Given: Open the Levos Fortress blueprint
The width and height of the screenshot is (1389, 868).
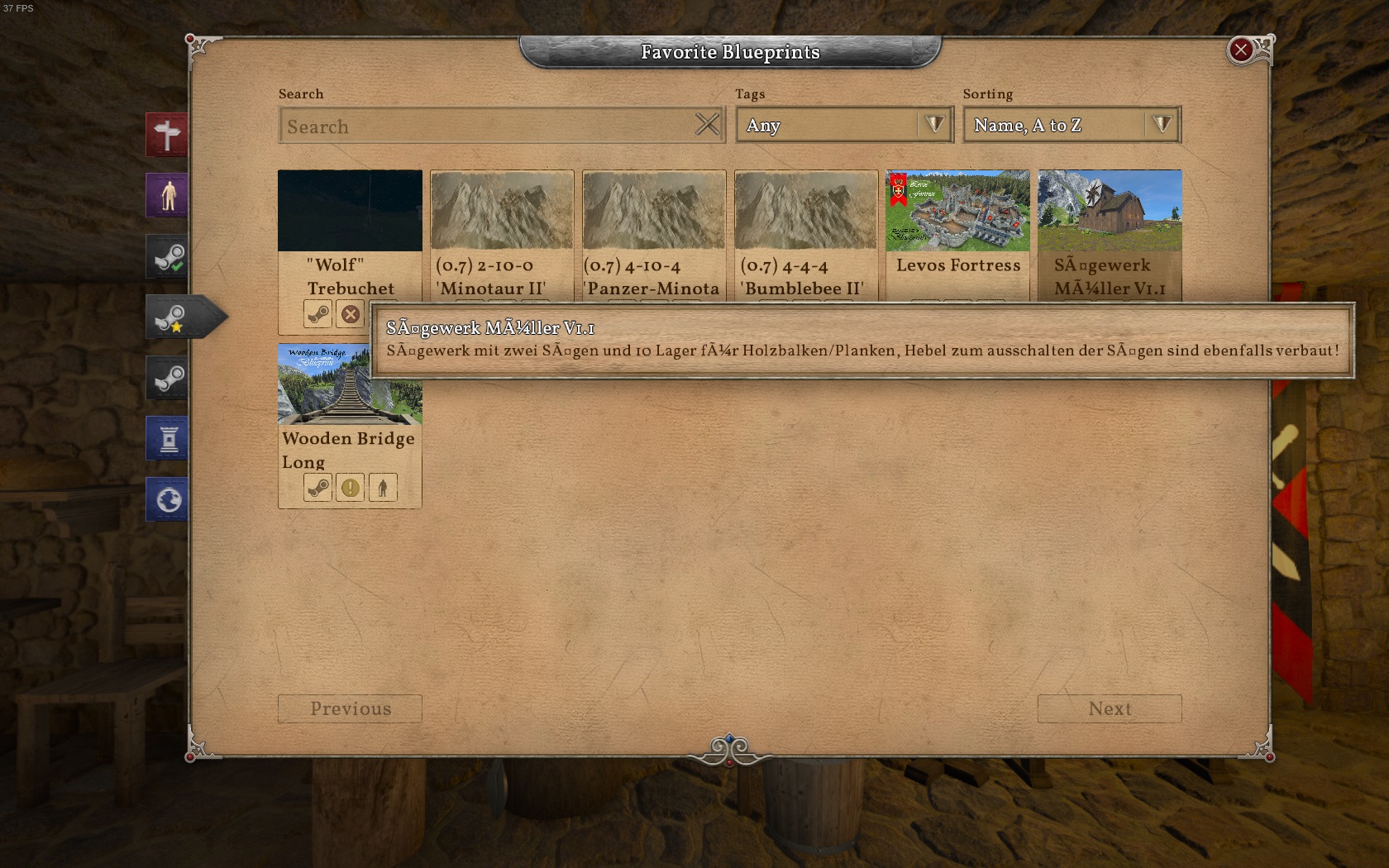Looking at the screenshot, I should pos(957,212).
